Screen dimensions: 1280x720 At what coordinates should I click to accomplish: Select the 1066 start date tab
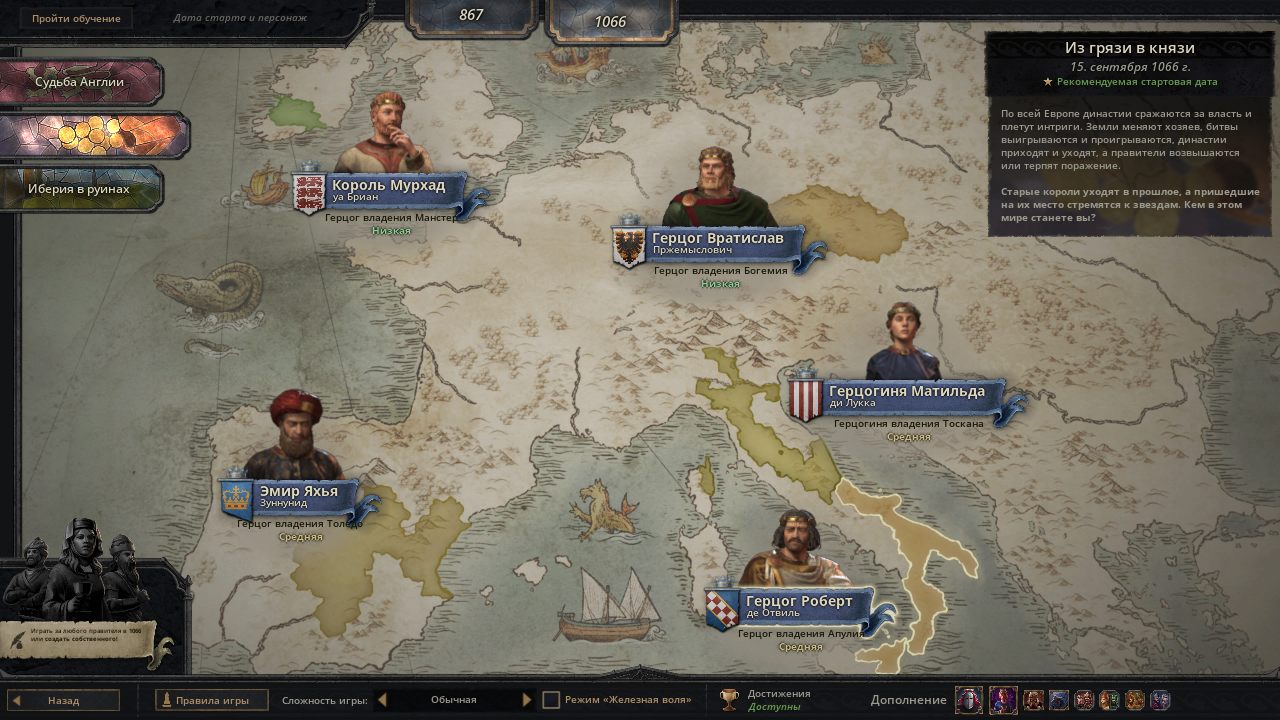point(610,21)
